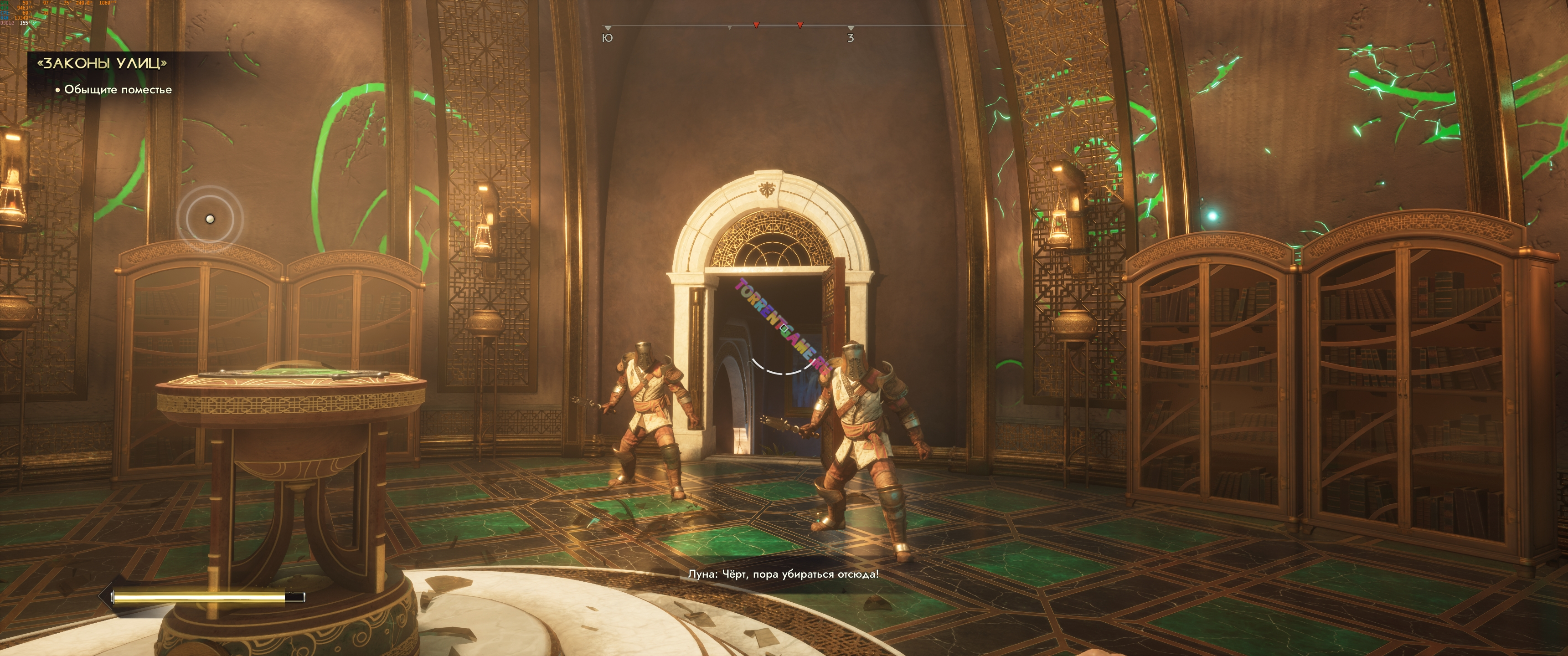The width and height of the screenshot is (1568, 656).
Task: Click the Ю south marker on compass
Action: (x=607, y=38)
